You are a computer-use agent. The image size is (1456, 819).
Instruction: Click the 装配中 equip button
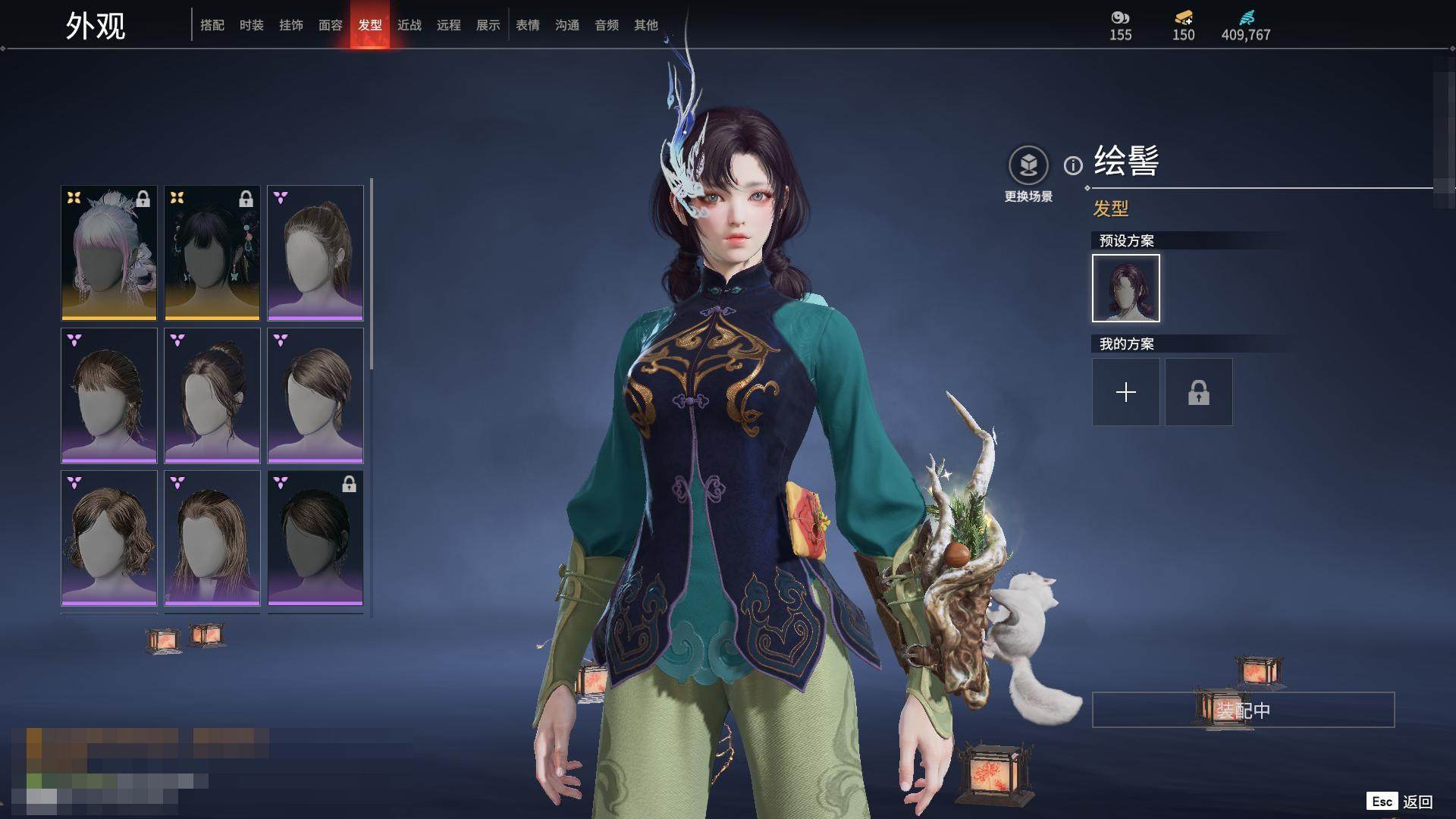(x=1243, y=710)
